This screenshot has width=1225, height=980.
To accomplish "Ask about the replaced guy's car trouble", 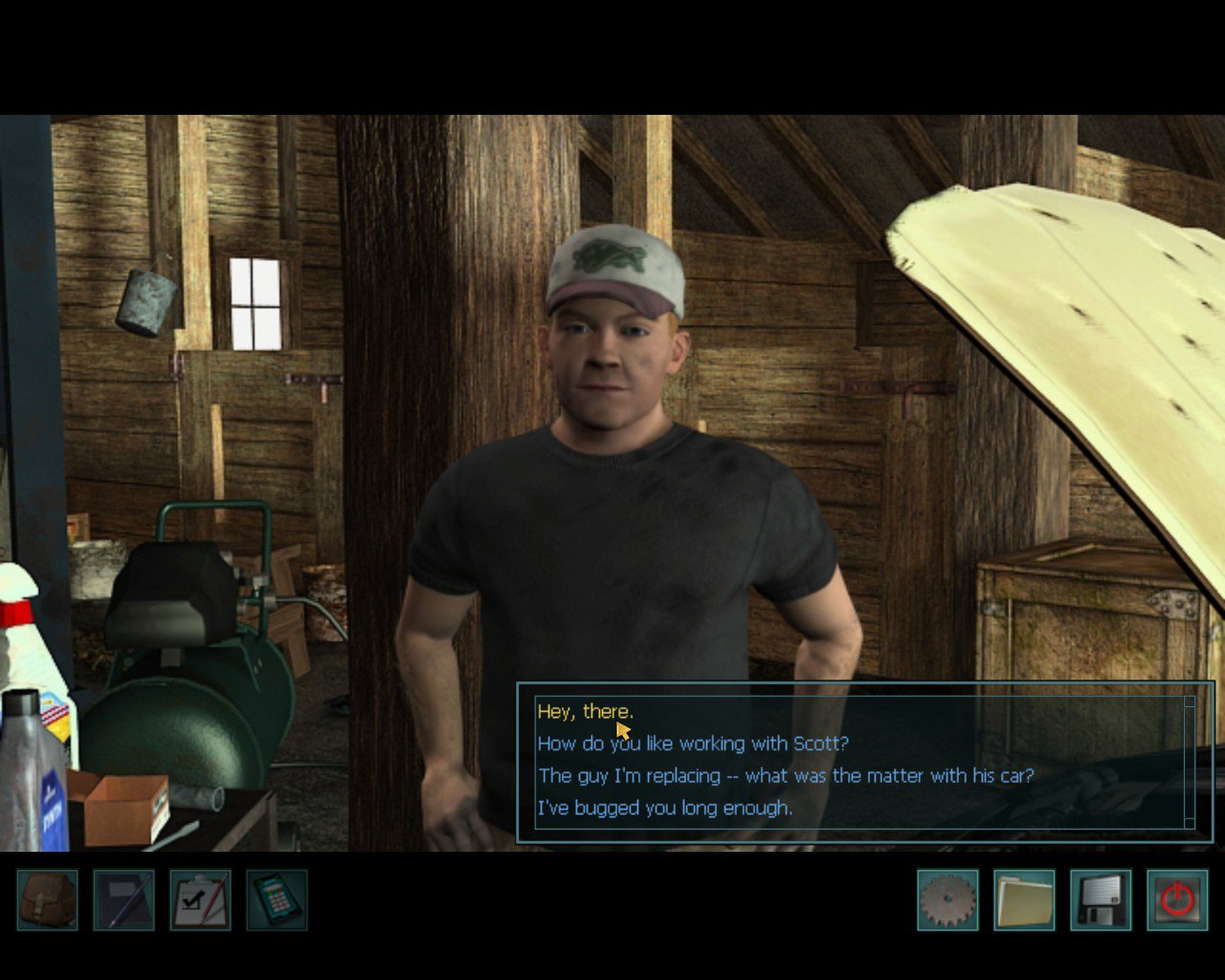I will [785, 776].
